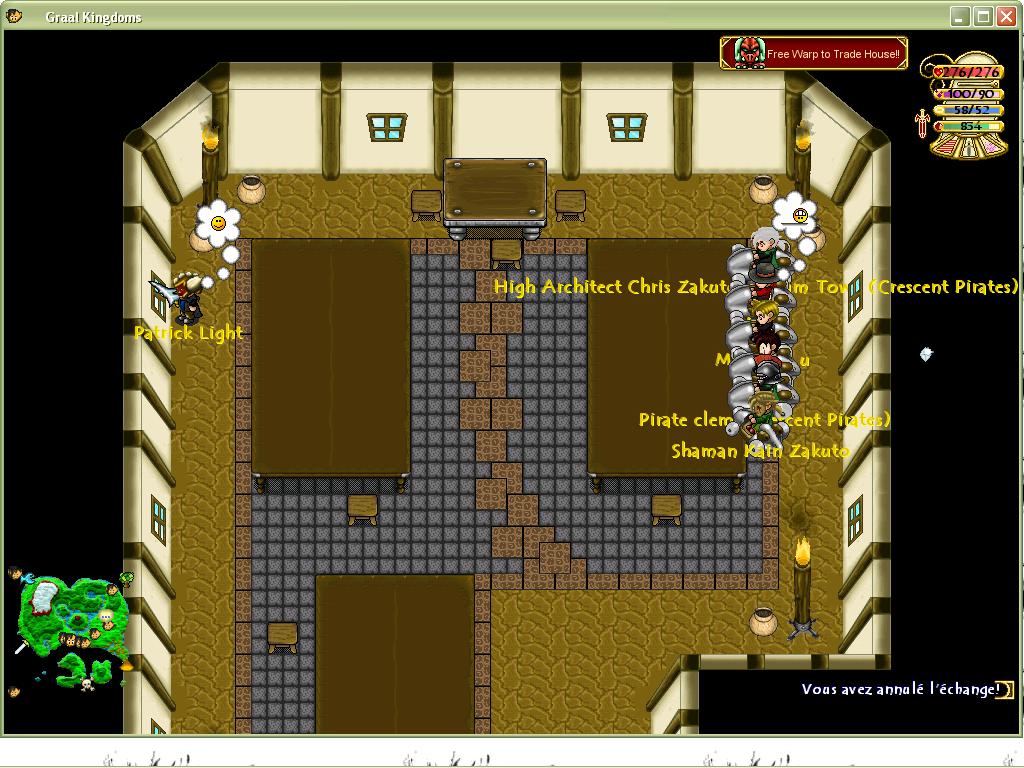Click the gold bracket beside the chat message
The width and height of the screenshot is (1024, 768).
[x=1007, y=689]
